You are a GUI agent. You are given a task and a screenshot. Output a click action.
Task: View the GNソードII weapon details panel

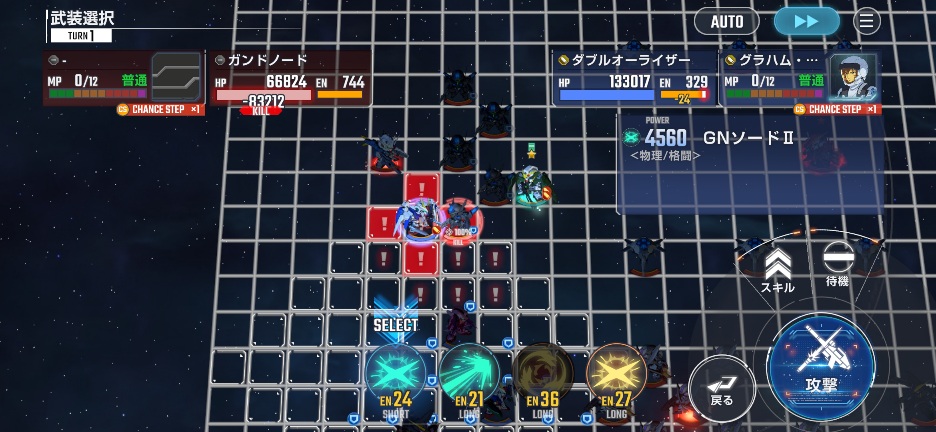pos(748,160)
